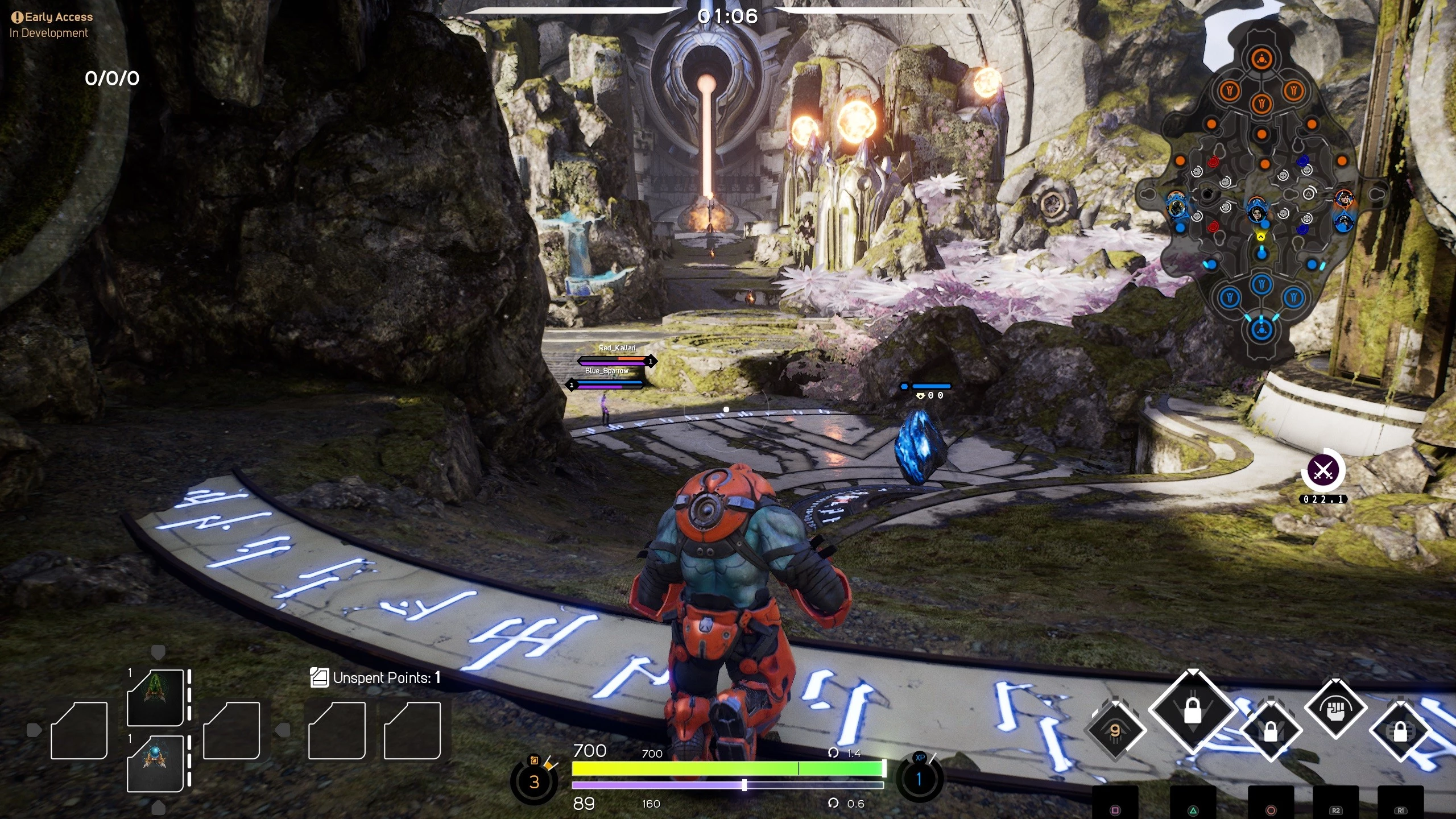Select the ability showing cooldown number 9
The width and height of the screenshot is (1456, 819).
tap(1115, 731)
